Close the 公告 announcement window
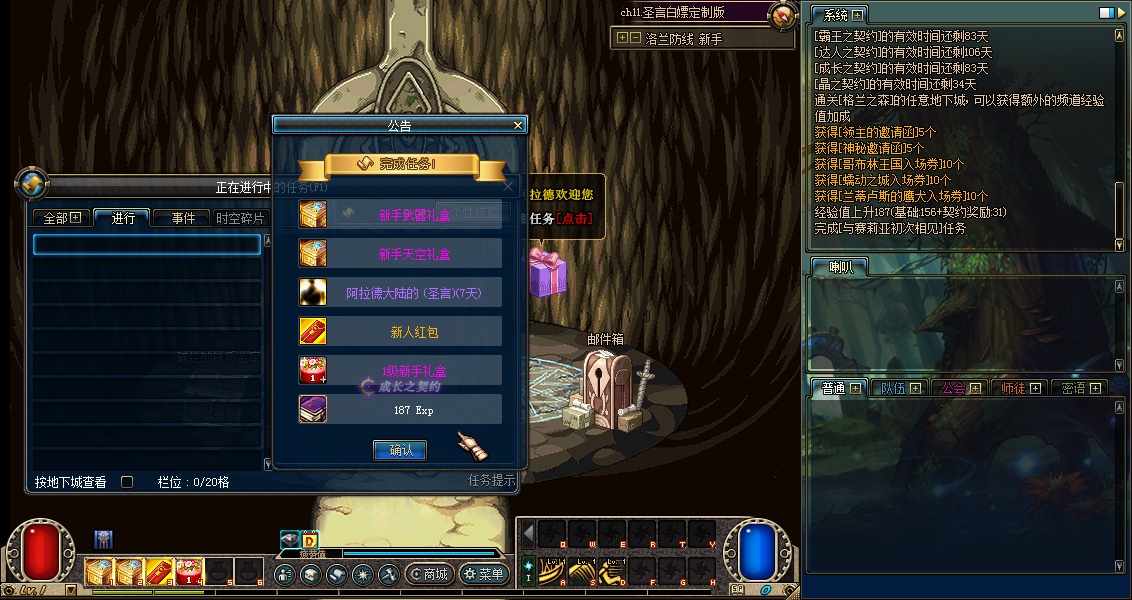Viewport: 1132px width, 600px height. pyautogui.click(x=518, y=125)
